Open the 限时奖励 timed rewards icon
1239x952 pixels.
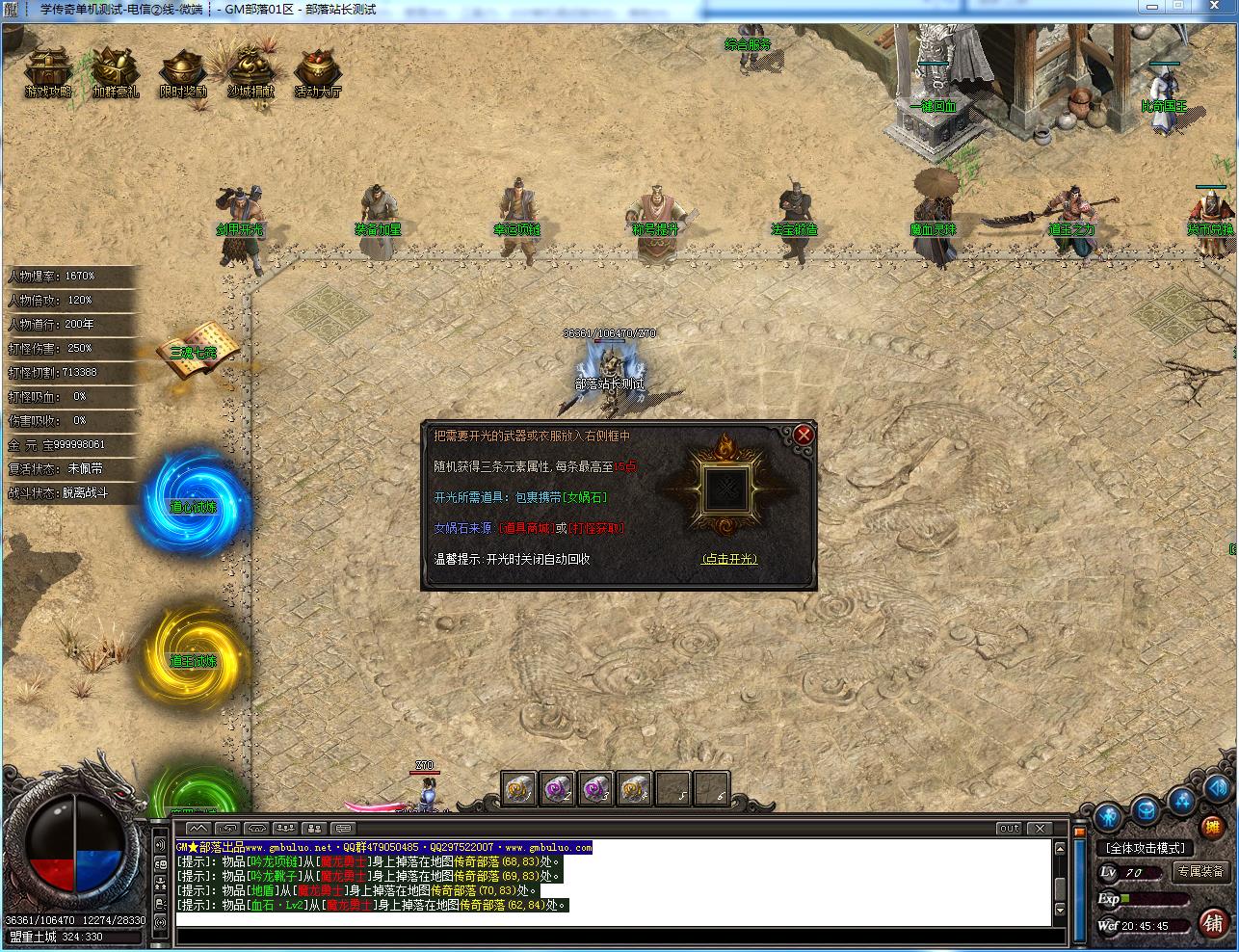[x=182, y=72]
